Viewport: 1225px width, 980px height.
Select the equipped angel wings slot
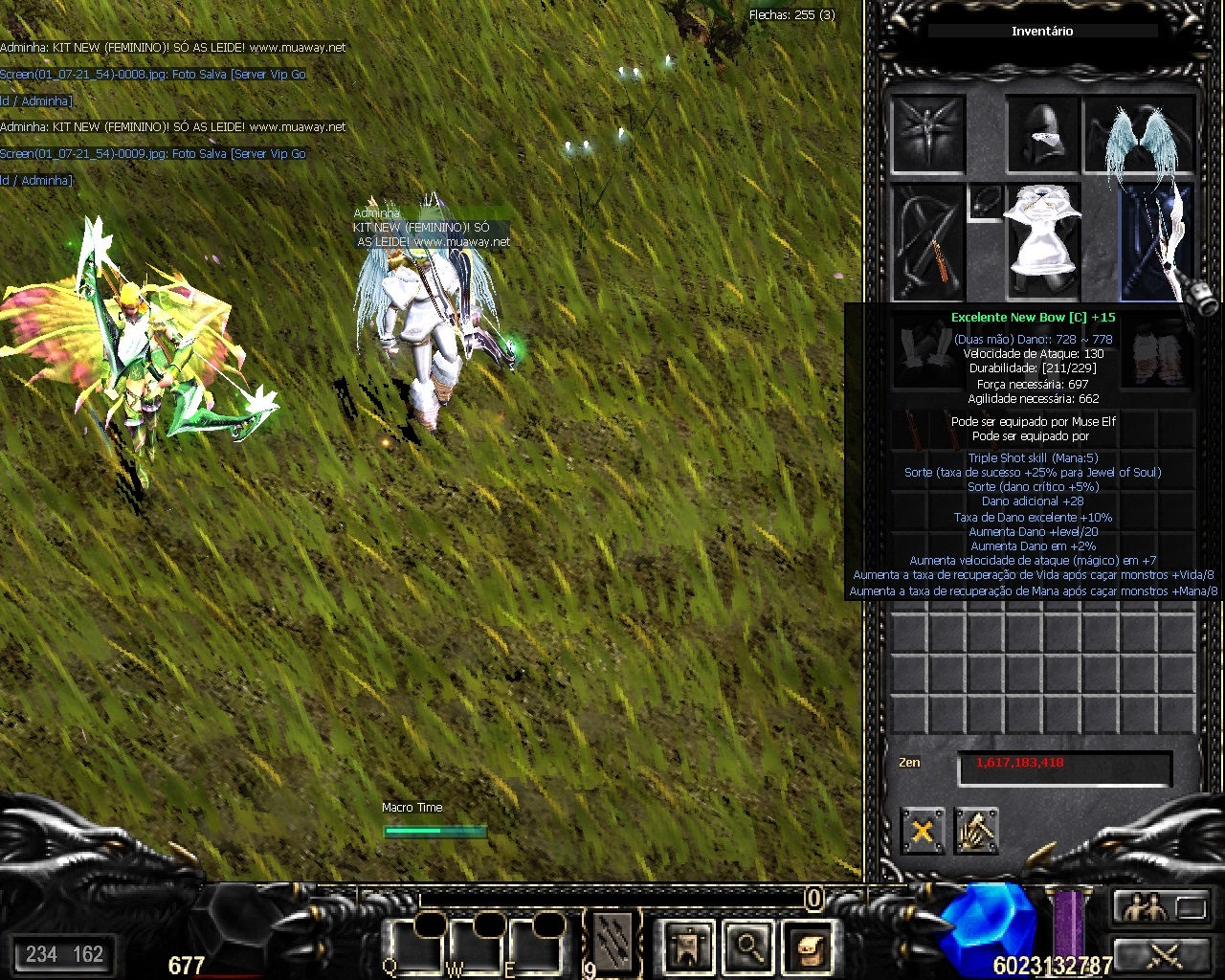[1140, 134]
